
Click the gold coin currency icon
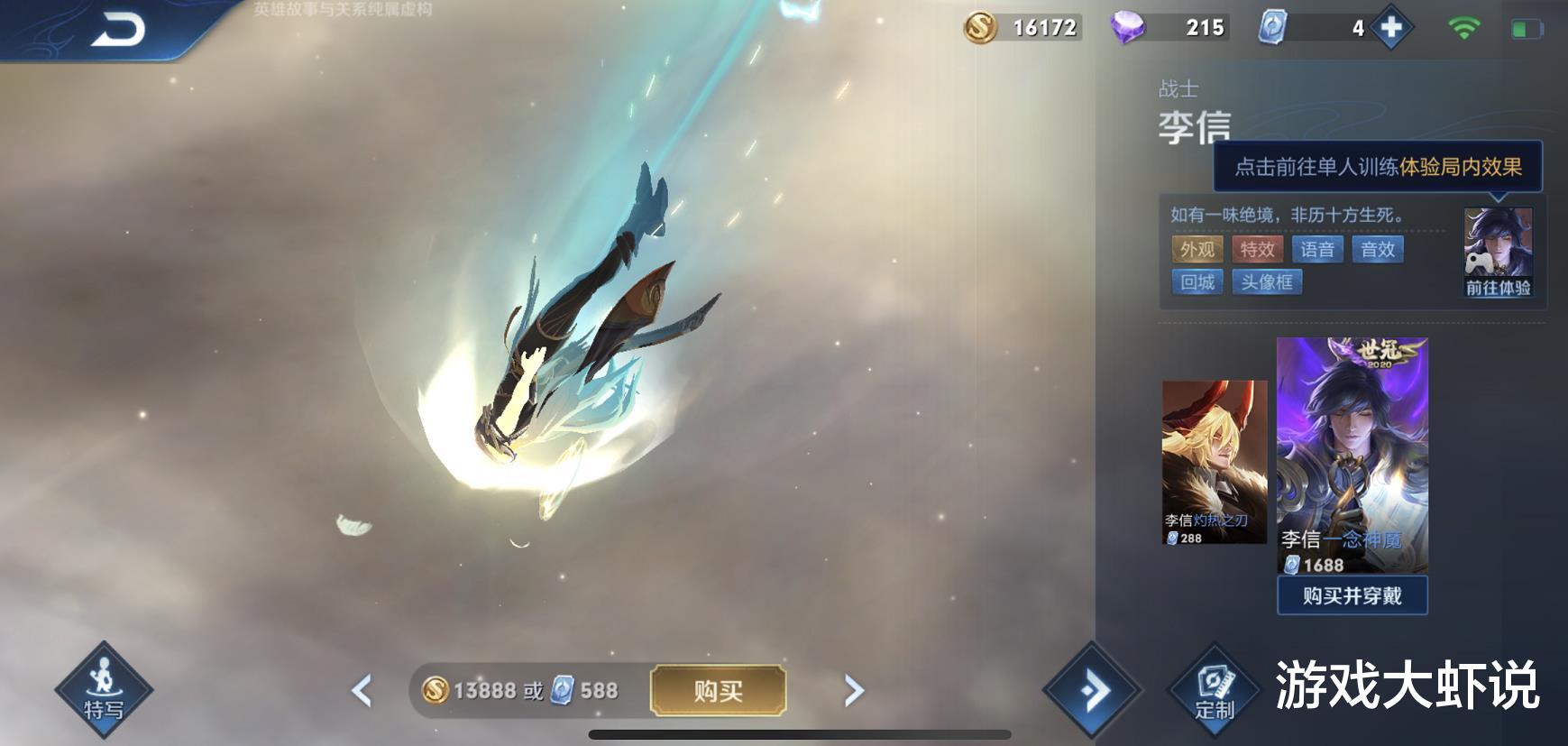[x=982, y=27]
